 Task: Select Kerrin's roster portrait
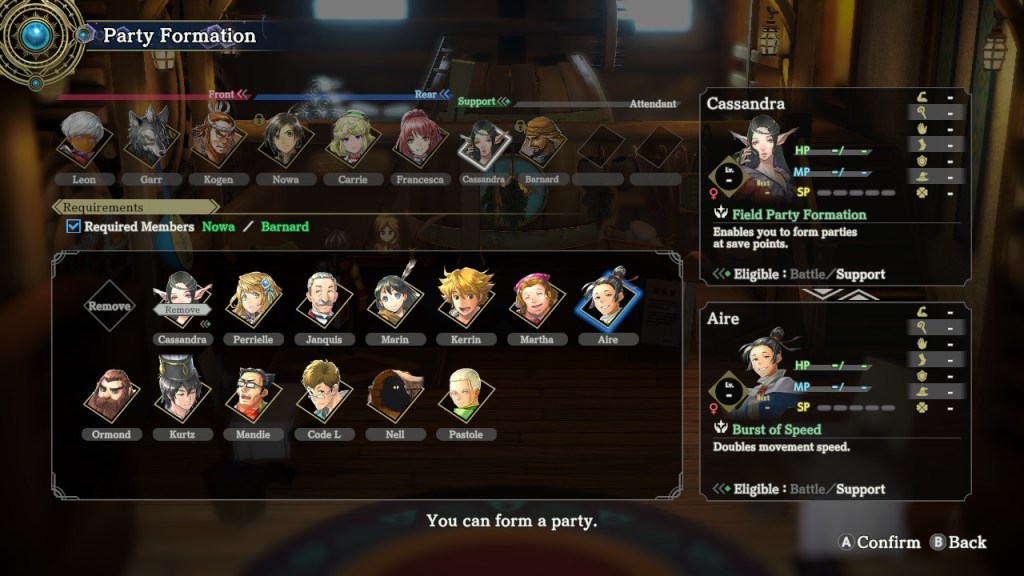coord(465,299)
